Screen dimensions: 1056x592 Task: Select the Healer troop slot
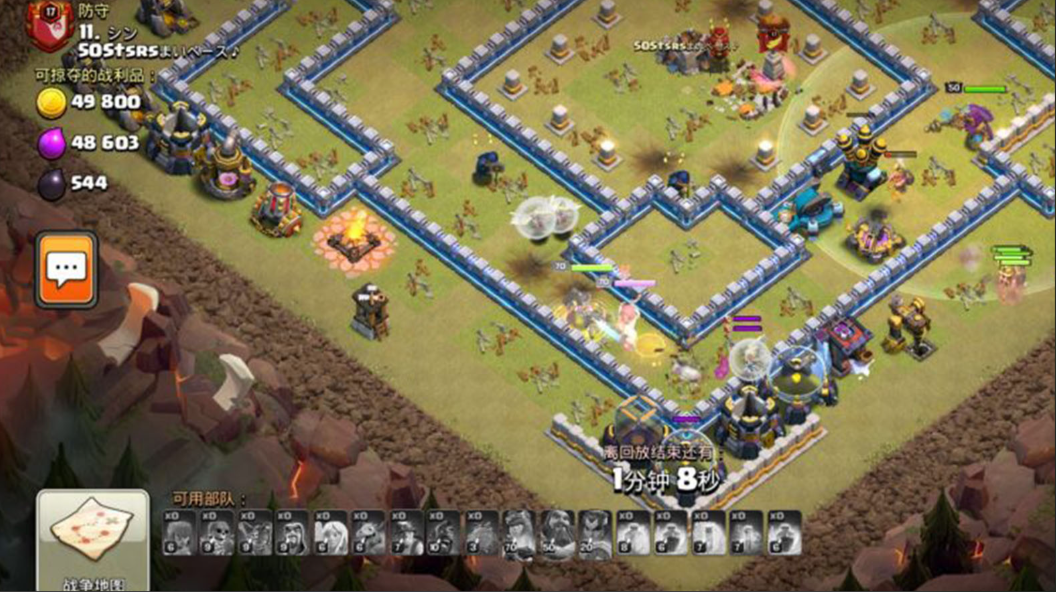click(x=331, y=532)
